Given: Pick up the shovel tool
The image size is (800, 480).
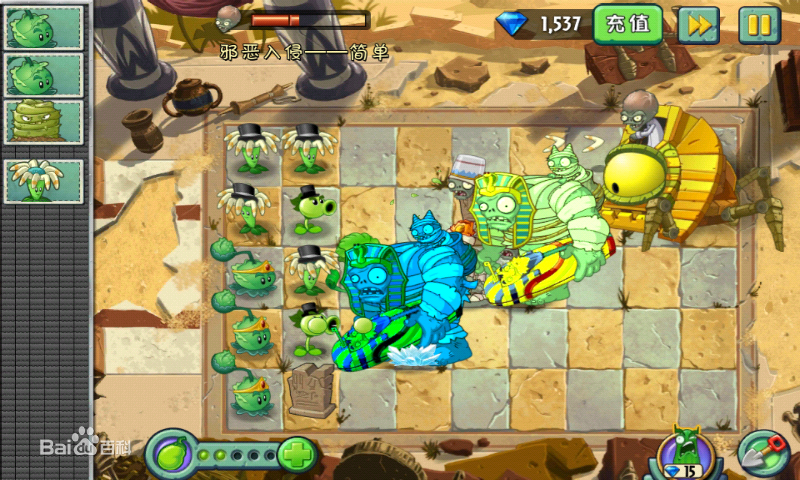Looking at the screenshot, I should pos(761,455).
